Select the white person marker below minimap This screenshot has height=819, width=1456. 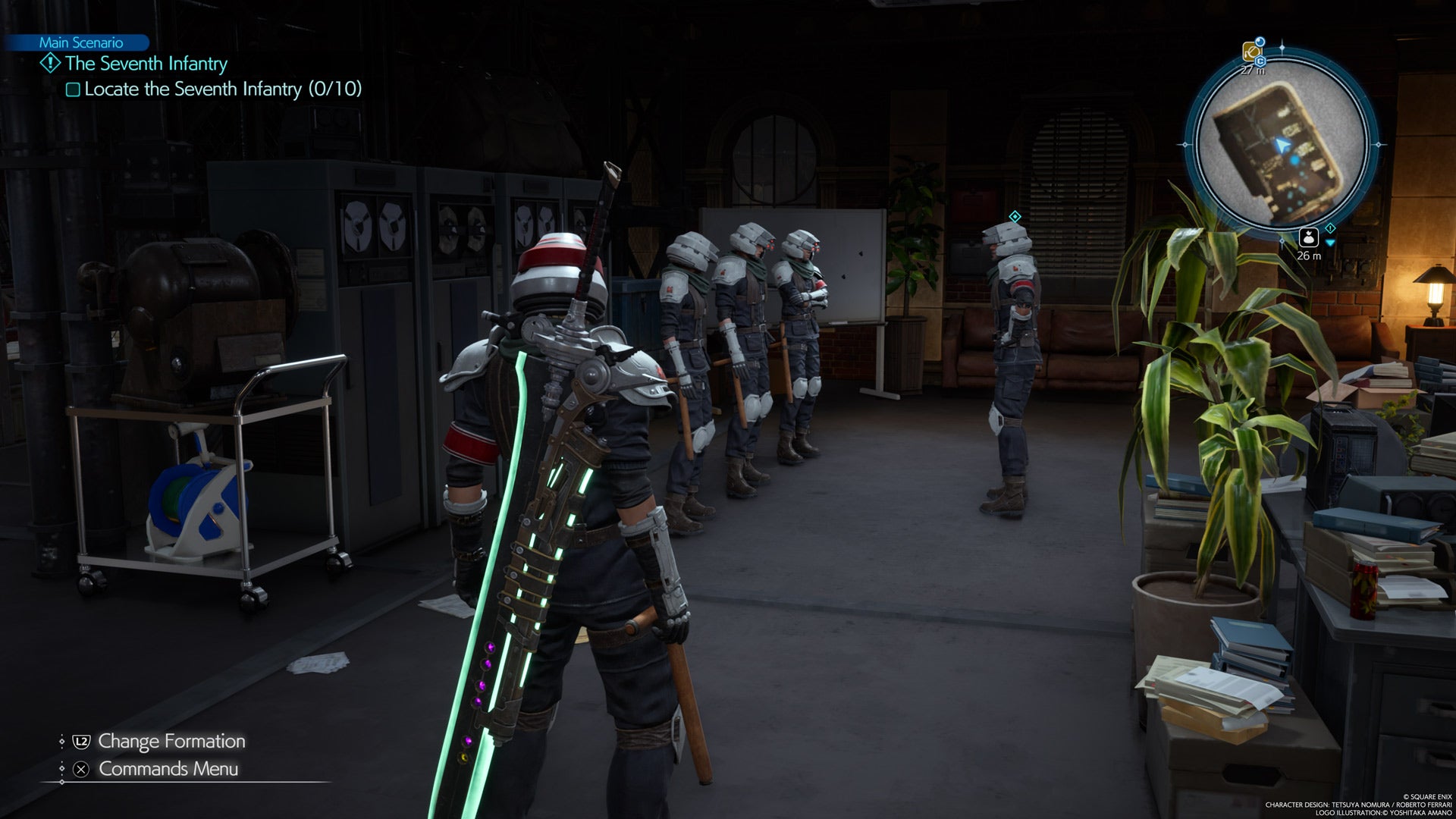click(1308, 237)
